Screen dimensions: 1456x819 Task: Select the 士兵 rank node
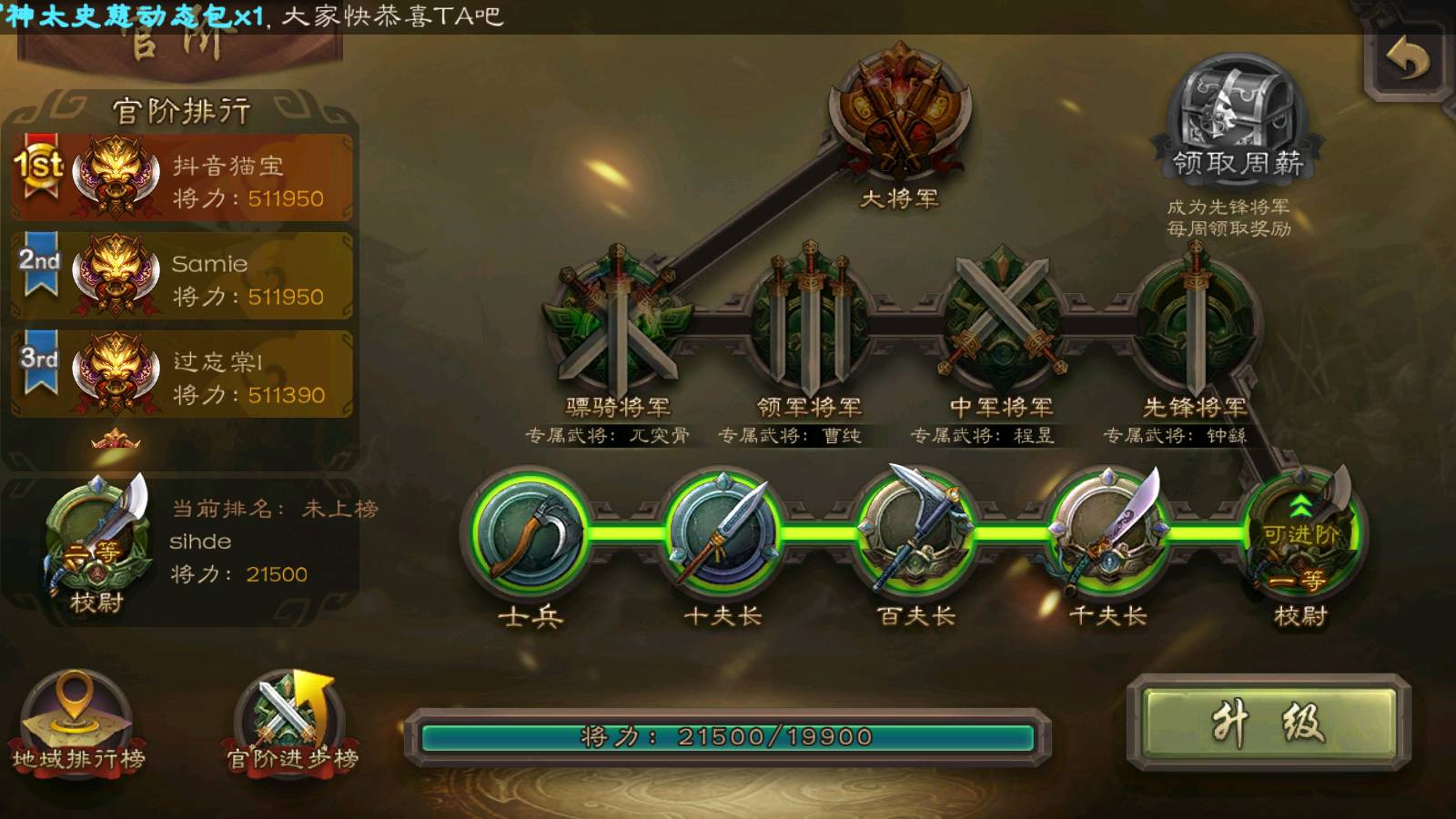tap(531, 533)
